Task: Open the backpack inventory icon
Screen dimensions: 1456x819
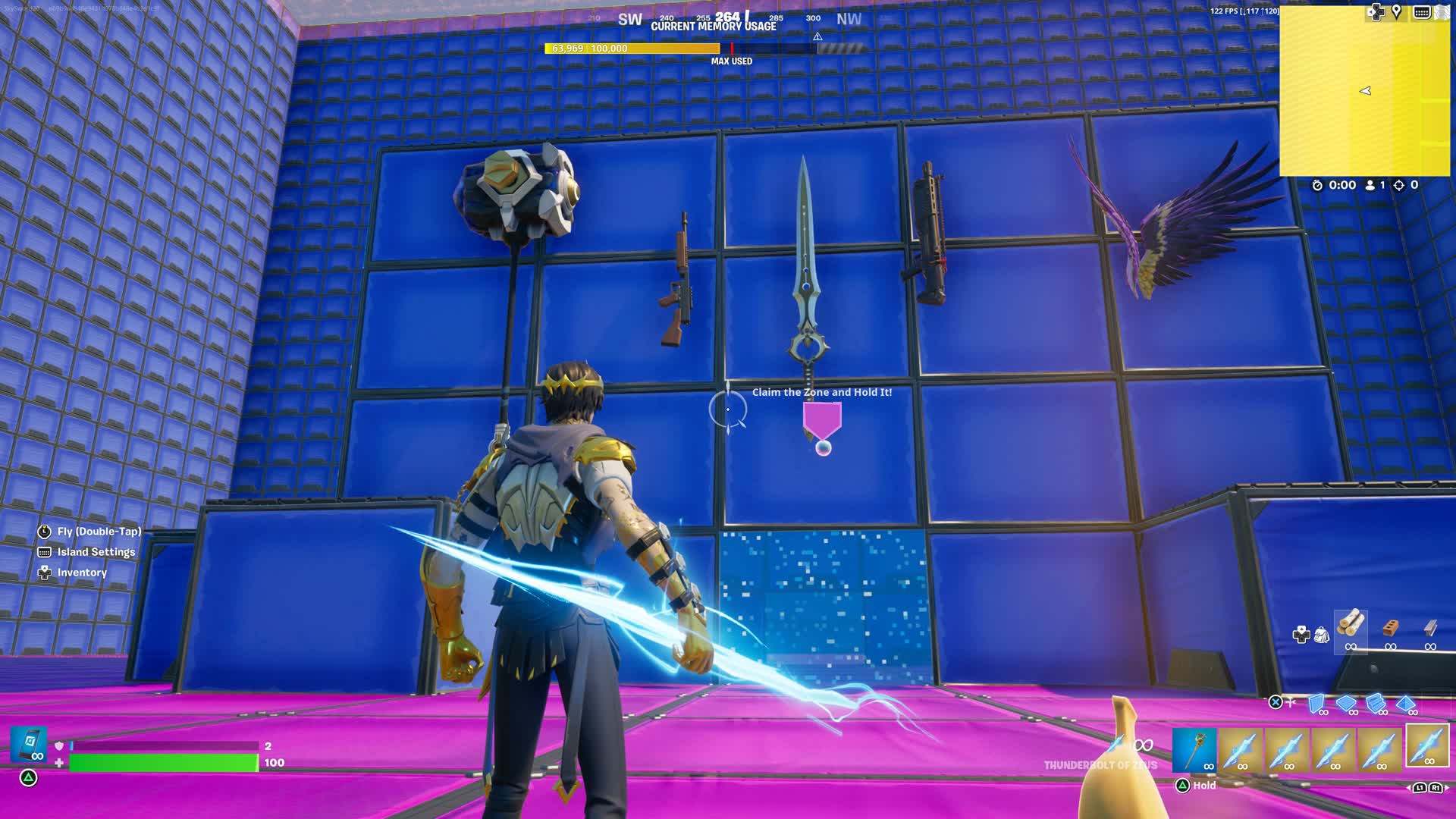Action: click(x=1322, y=635)
